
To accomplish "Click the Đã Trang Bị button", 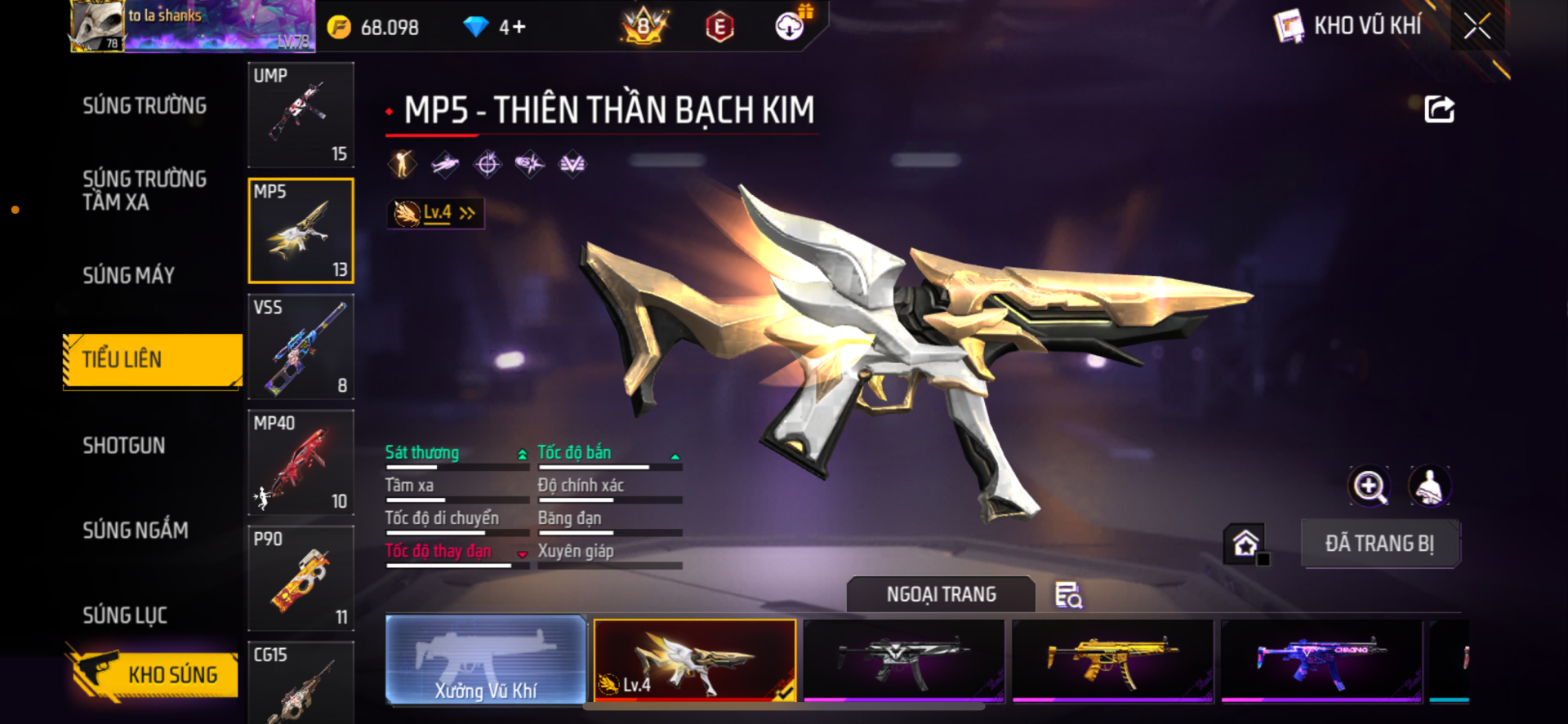I will click(x=1379, y=544).
